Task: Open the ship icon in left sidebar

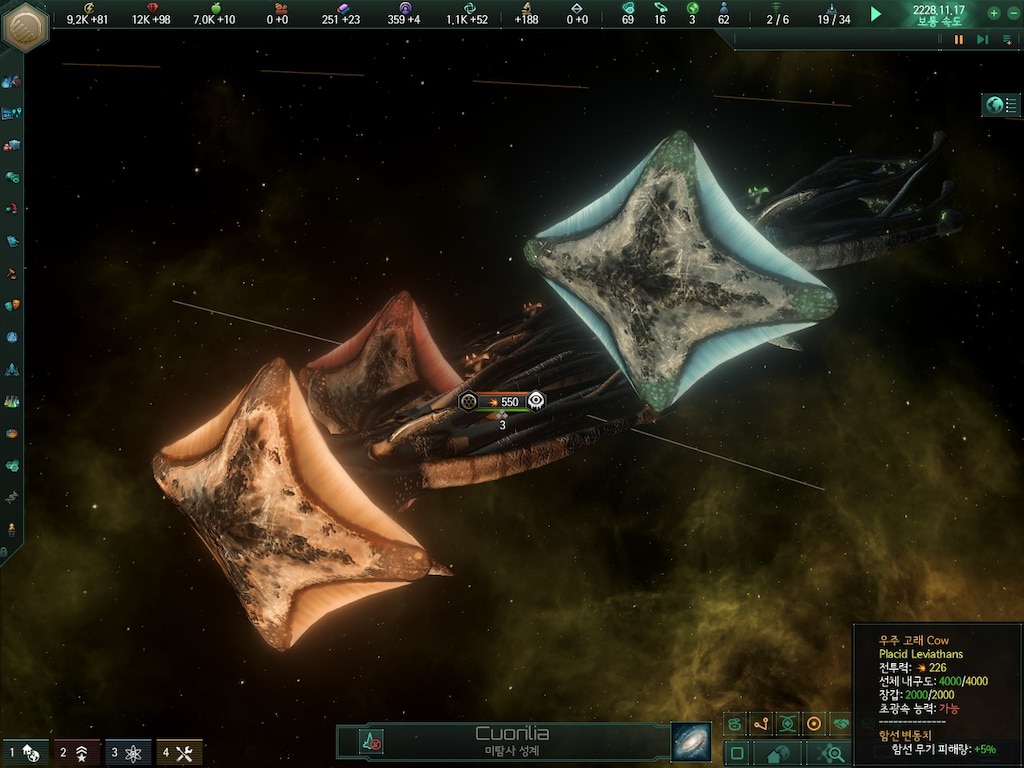Action: 13,369
